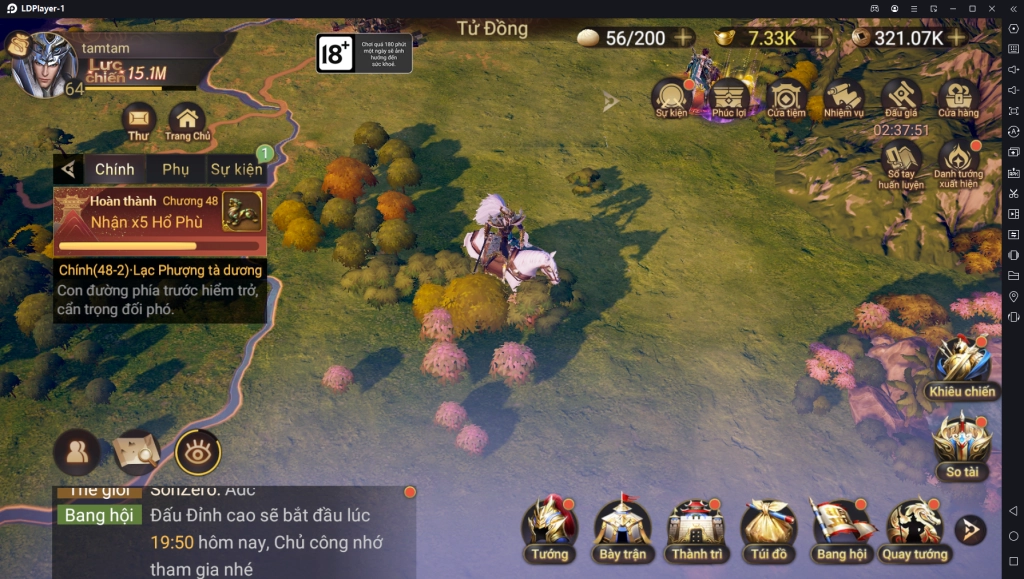Open the Nhiệm vụ quests icon

coord(844,98)
